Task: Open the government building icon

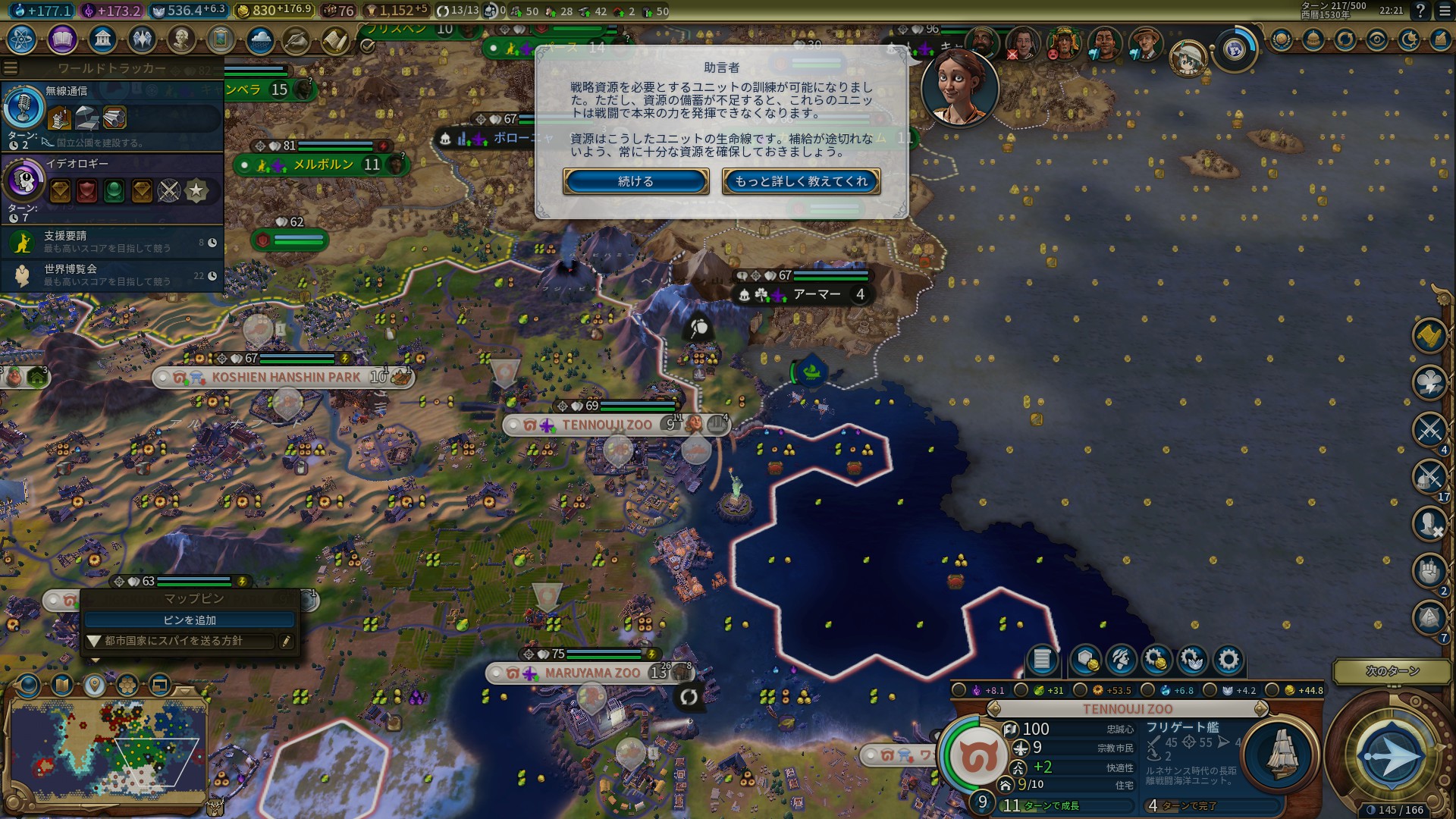Action: tap(102, 39)
